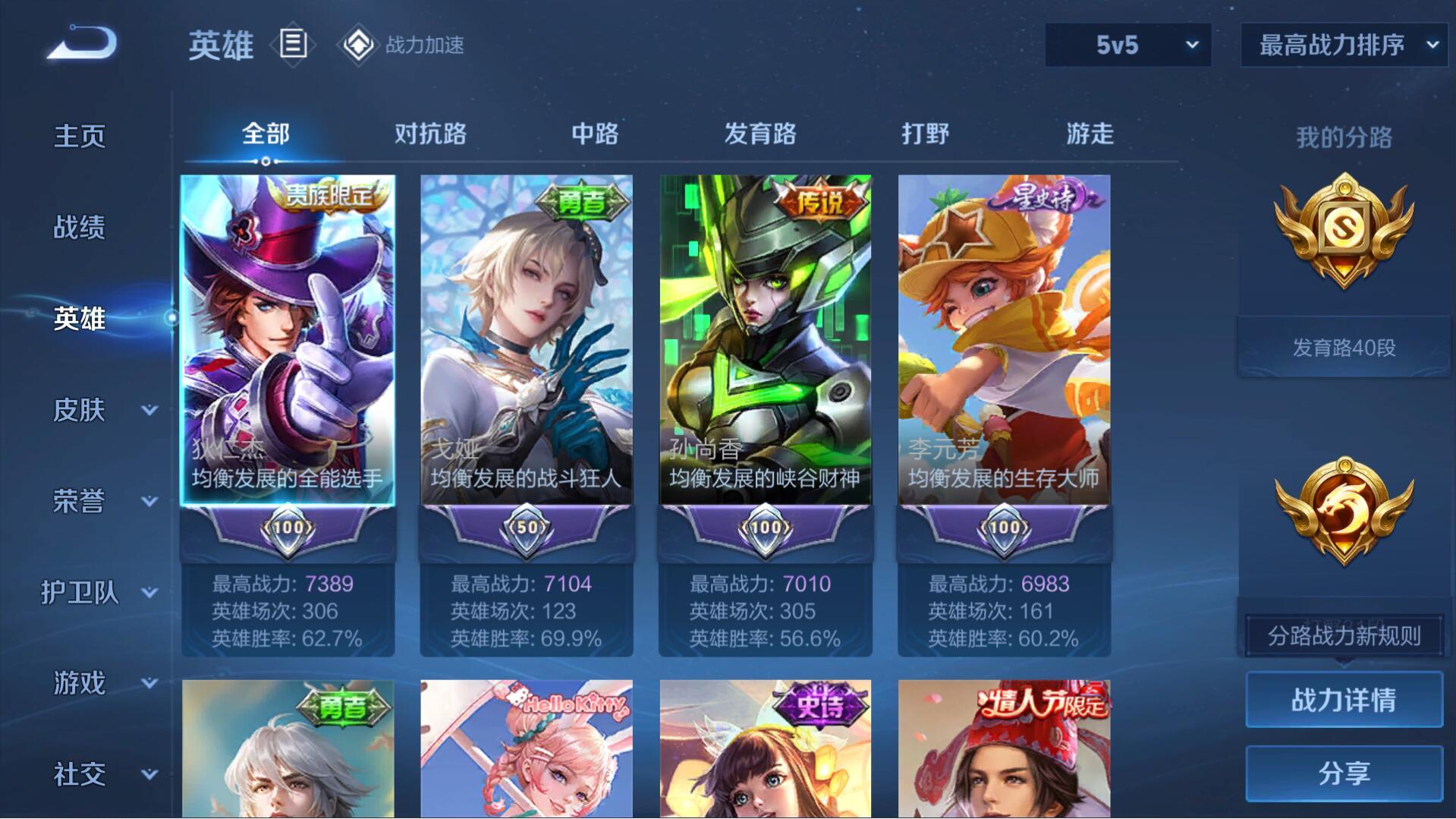
Task: Select the 孙尚香 hero card
Action: tap(765, 340)
